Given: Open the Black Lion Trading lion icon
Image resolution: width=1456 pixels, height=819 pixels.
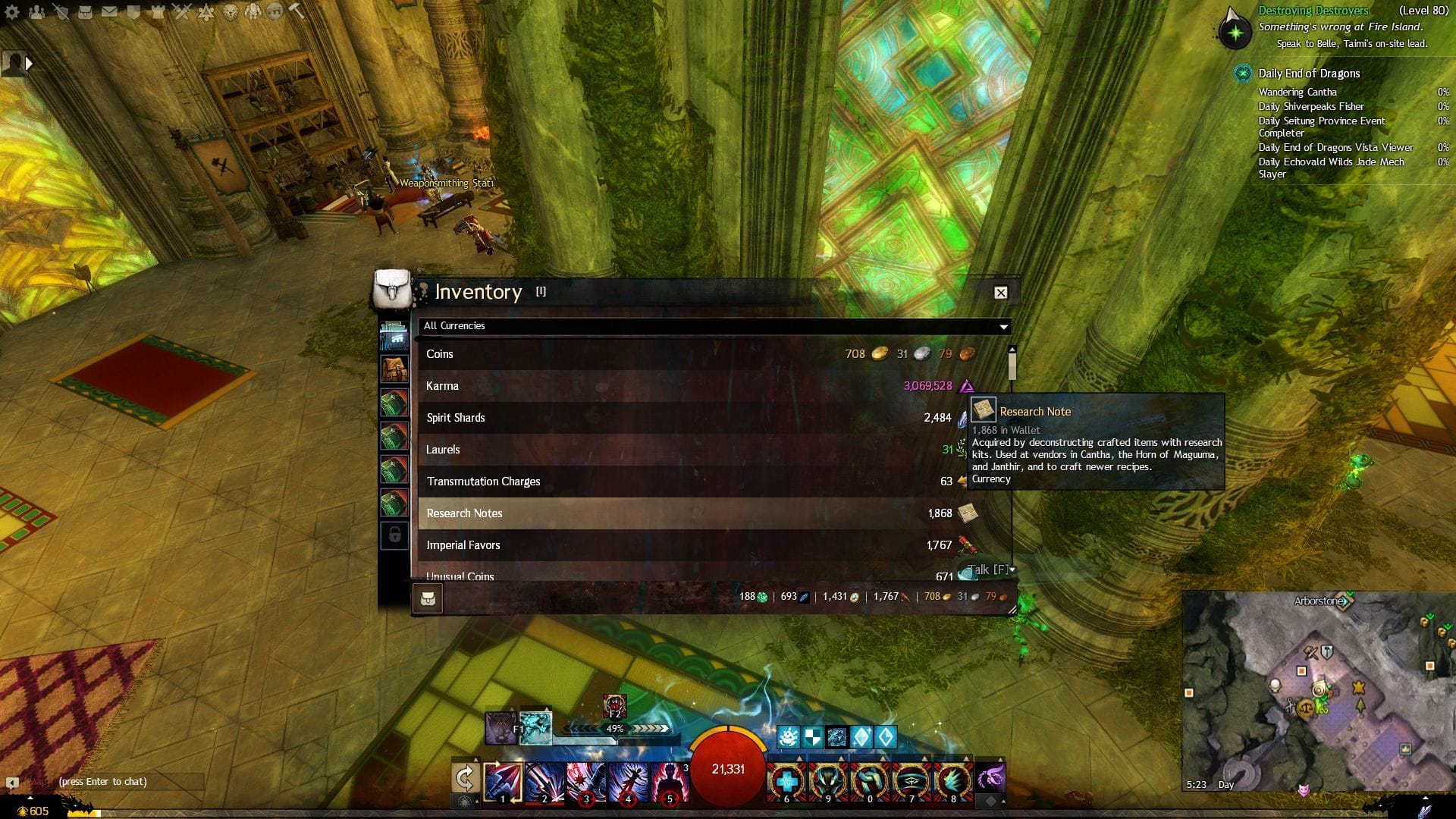Looking at the screenshot, I should coord(229,12).
